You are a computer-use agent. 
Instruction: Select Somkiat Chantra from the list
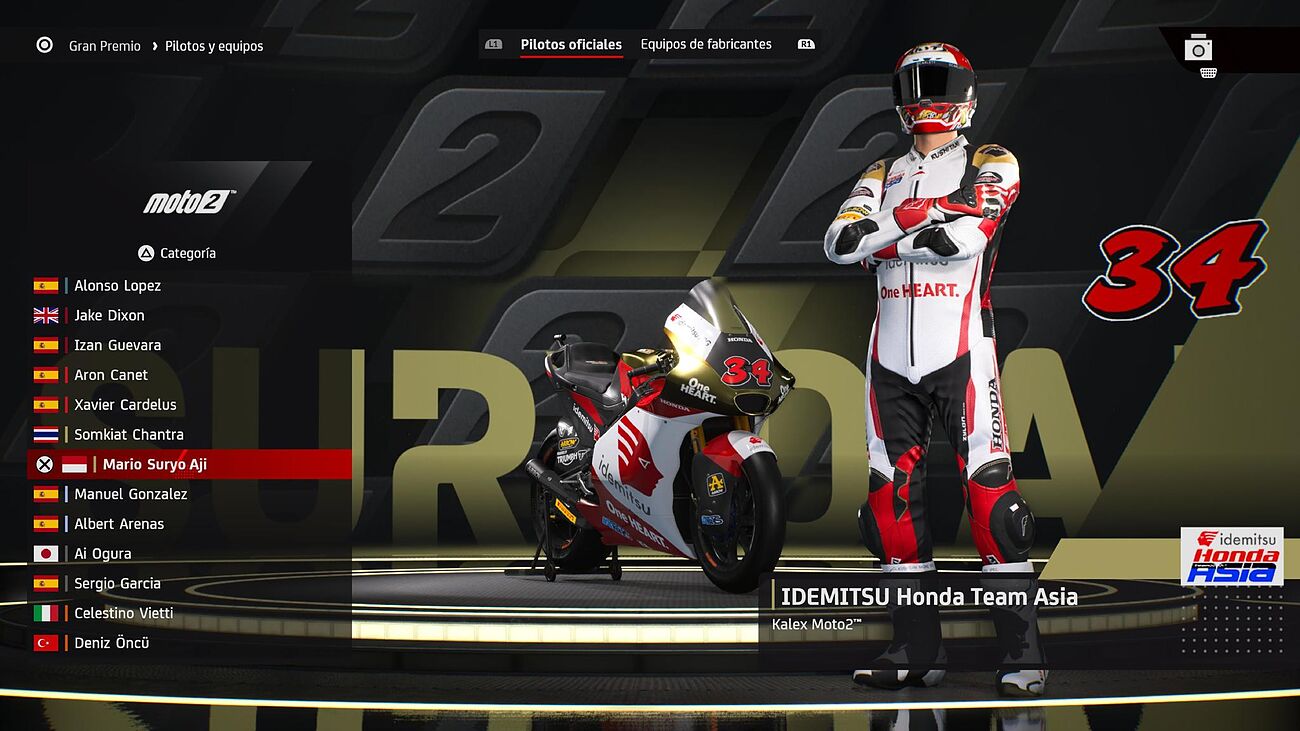coord(128,435)
